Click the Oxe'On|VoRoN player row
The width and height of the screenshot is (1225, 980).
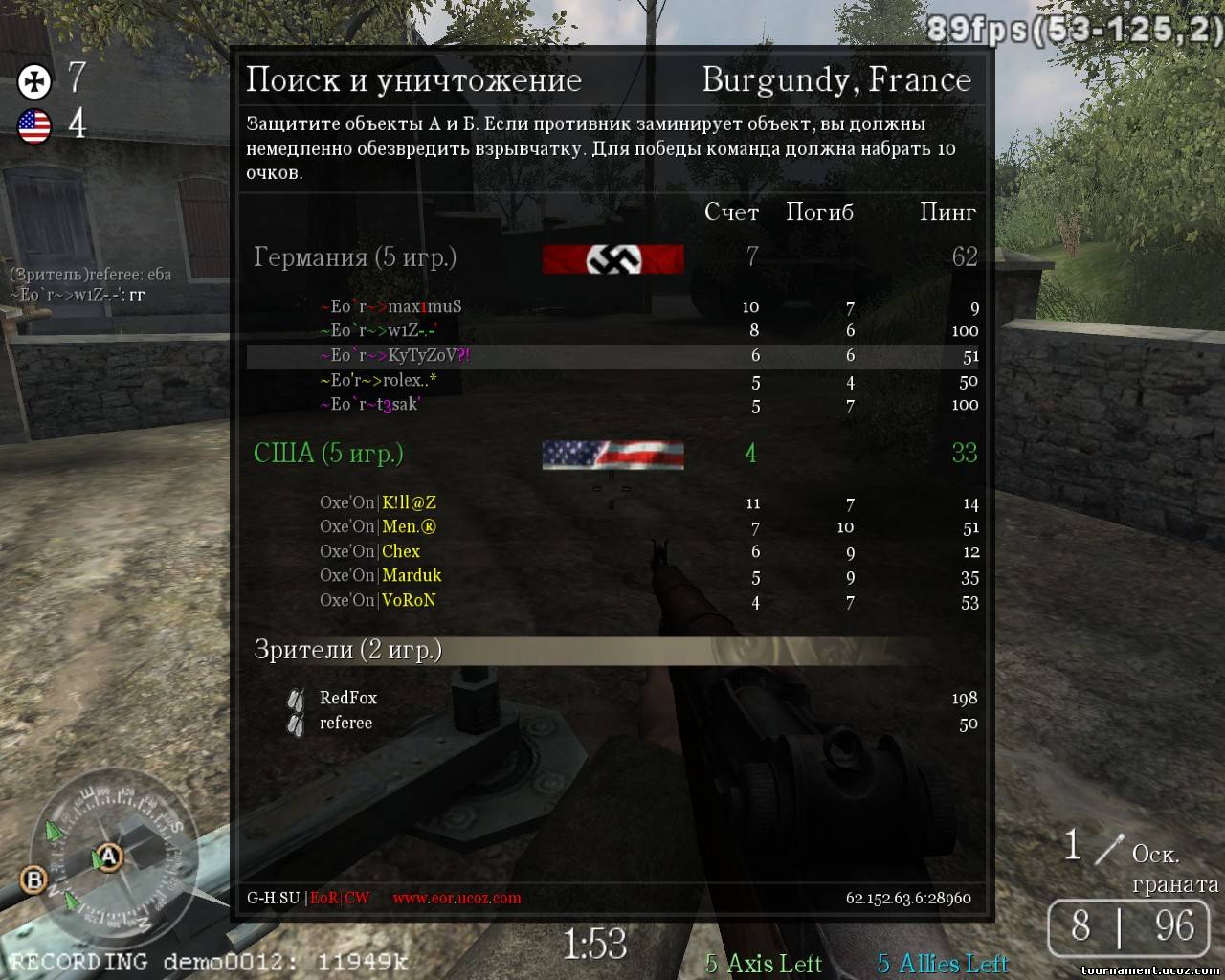click(378, 601)
